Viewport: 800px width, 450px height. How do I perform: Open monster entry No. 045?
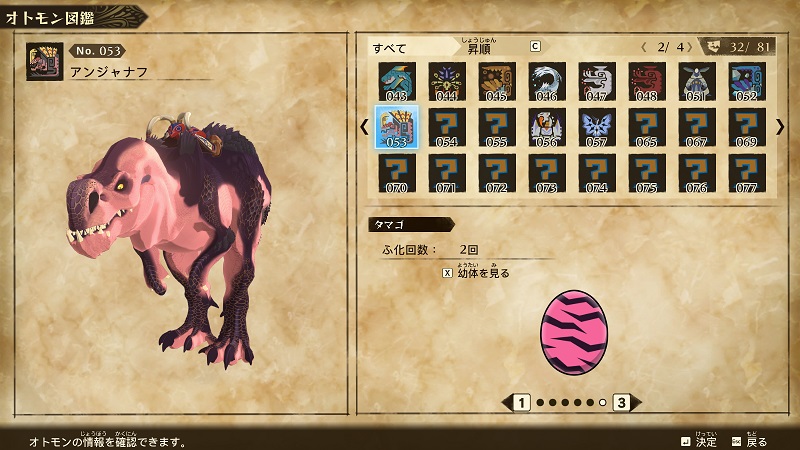(495, 82)
